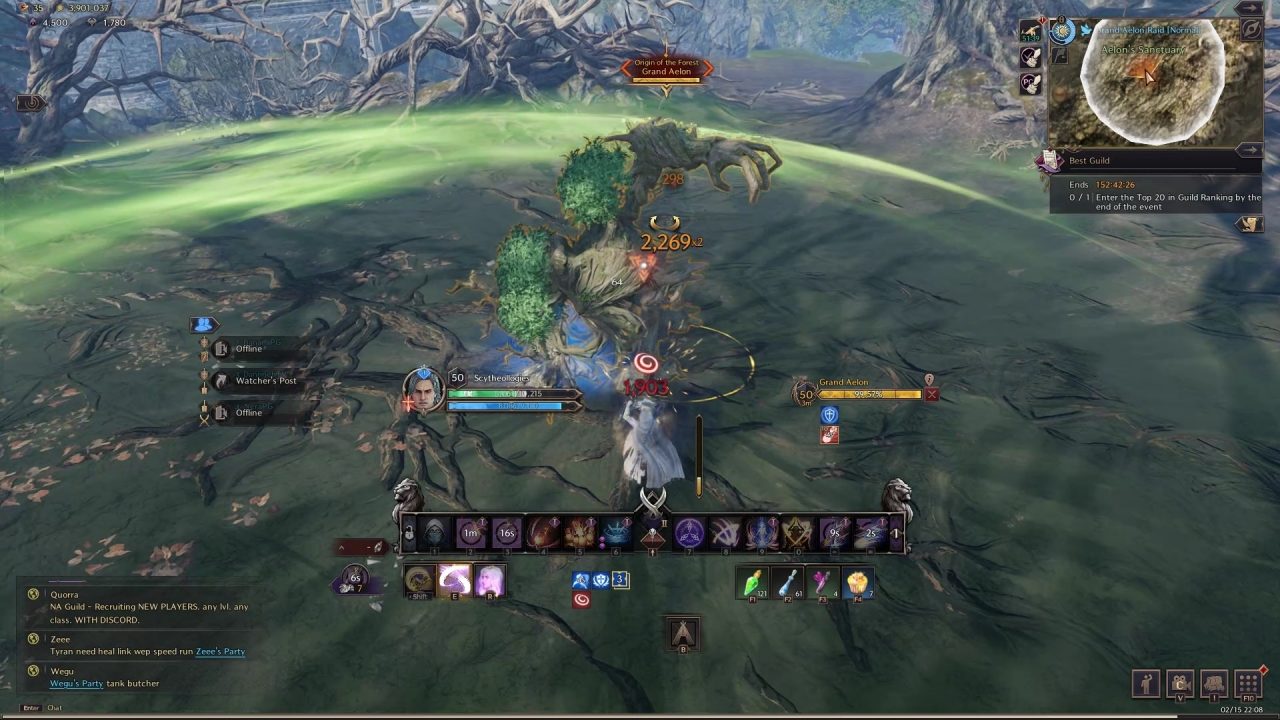Open Wegu's Party link in chat
The image size is (1280, 720).
click(77, 684)
